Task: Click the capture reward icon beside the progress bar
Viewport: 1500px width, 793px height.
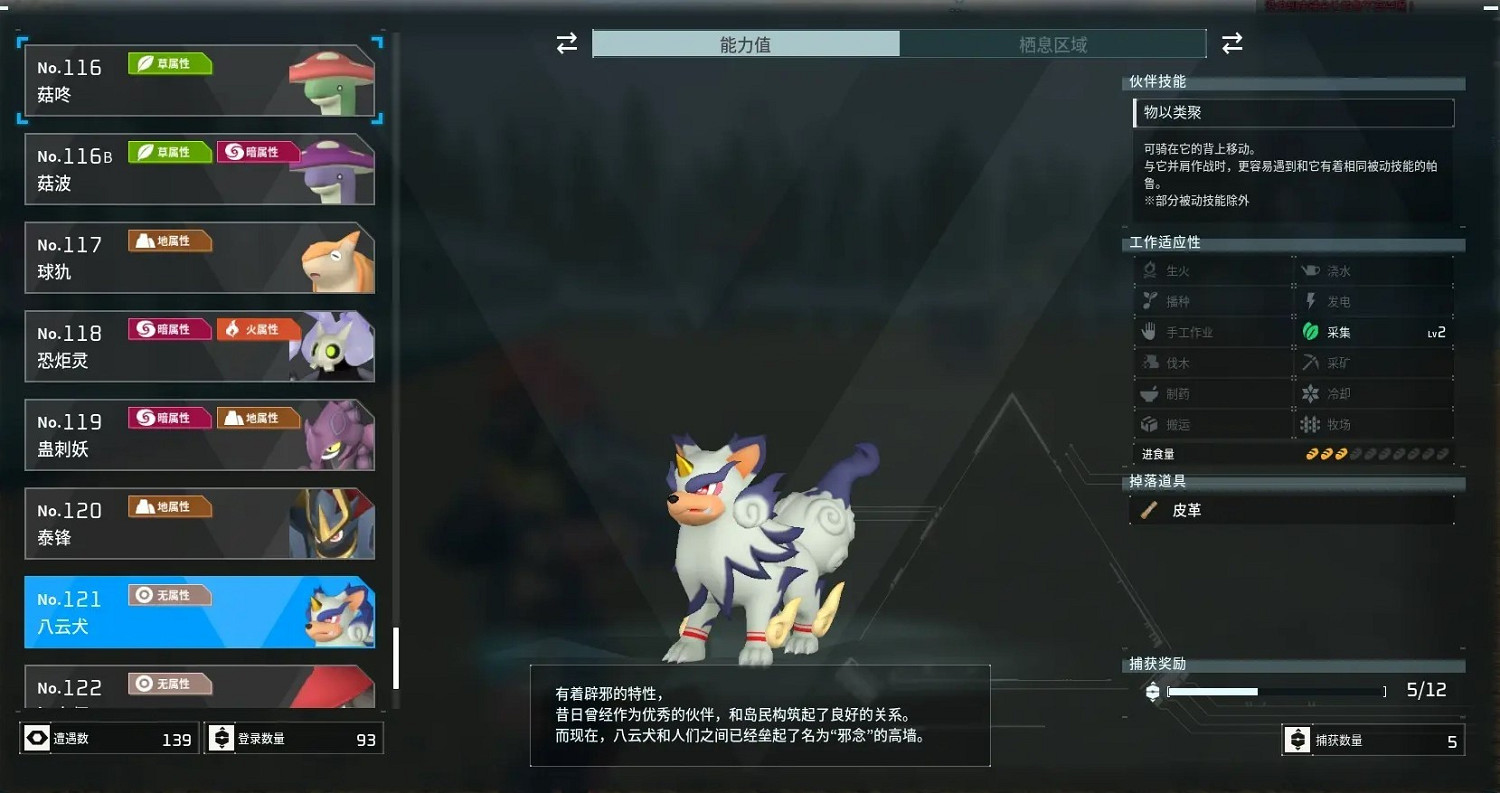Action: click(x=1152, y=690)
